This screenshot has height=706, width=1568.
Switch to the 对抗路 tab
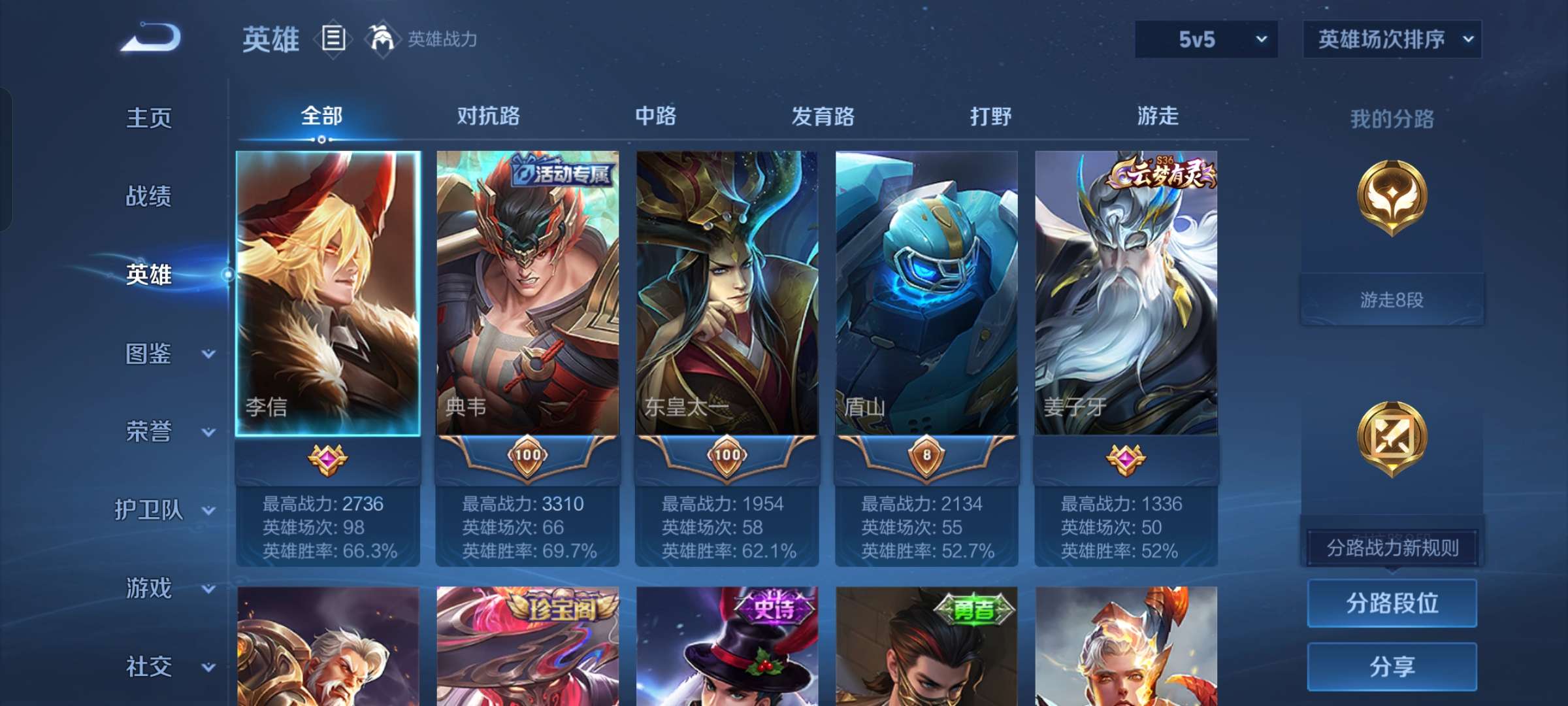pyautogui.click(x=489, y=116)
